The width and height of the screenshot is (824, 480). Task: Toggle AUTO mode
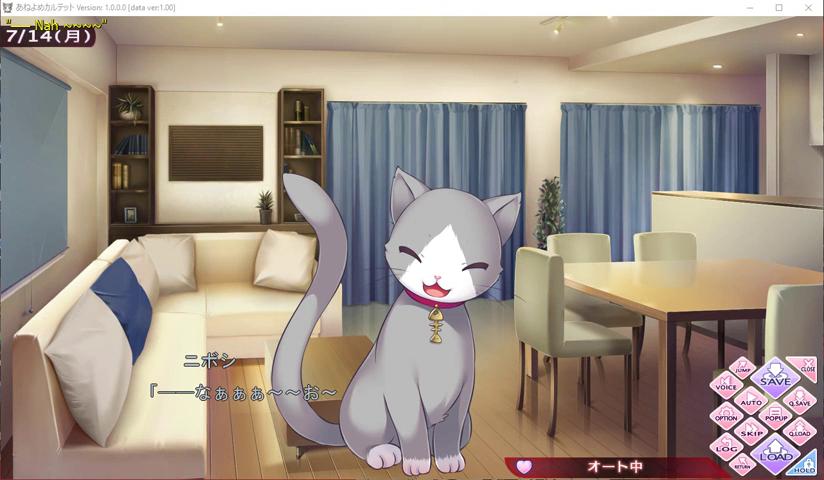[749, 402]
